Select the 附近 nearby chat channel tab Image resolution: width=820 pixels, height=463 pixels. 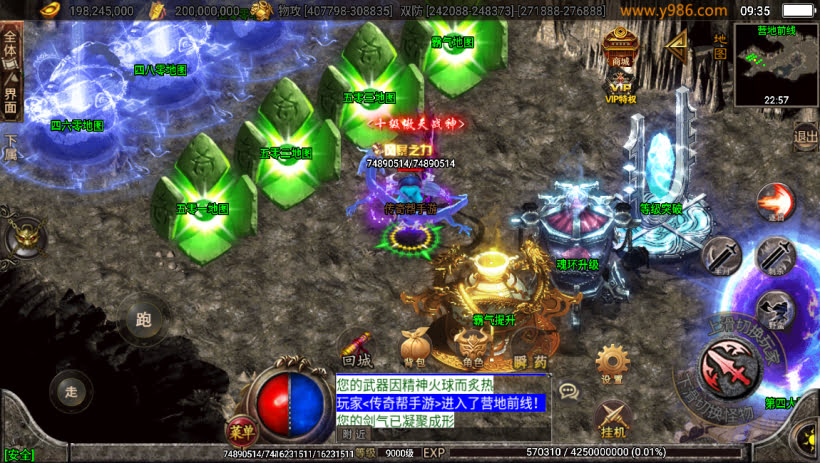pos(354,435)
